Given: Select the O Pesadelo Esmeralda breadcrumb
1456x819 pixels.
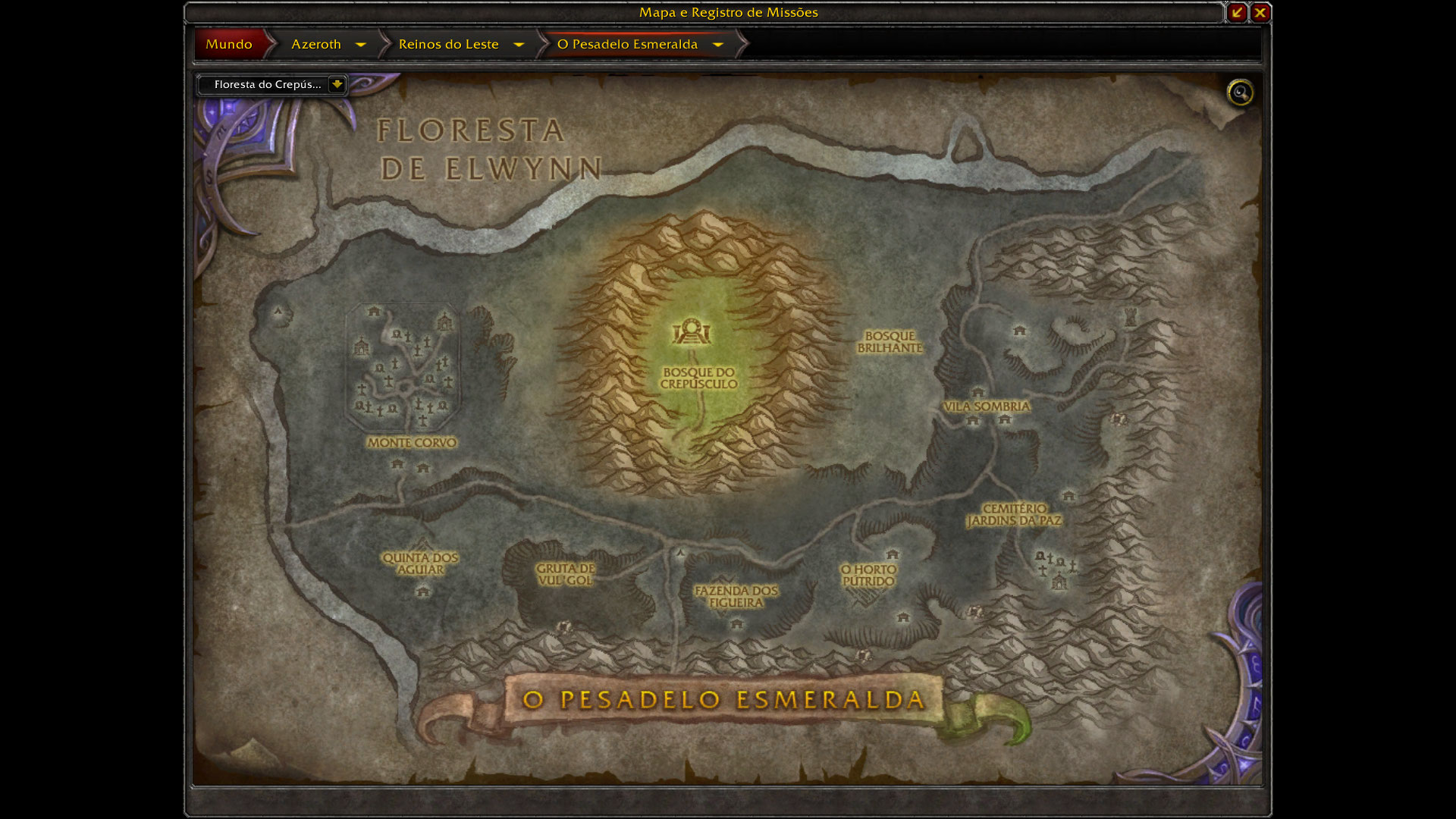Looking at the screenshot, I should [x=627, y=44].
